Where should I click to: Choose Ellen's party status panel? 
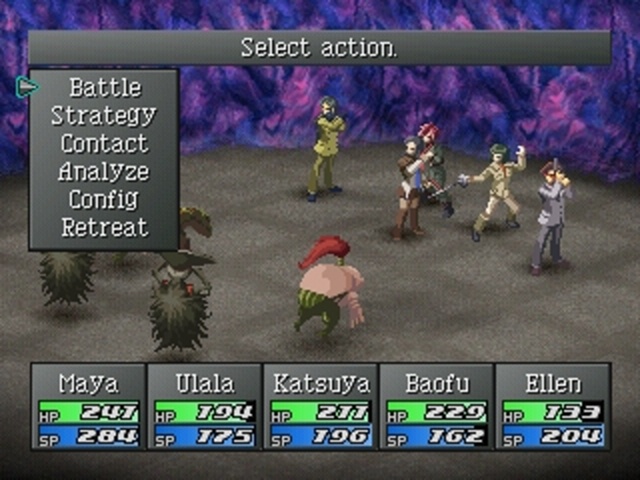click(x=552, y=408)
